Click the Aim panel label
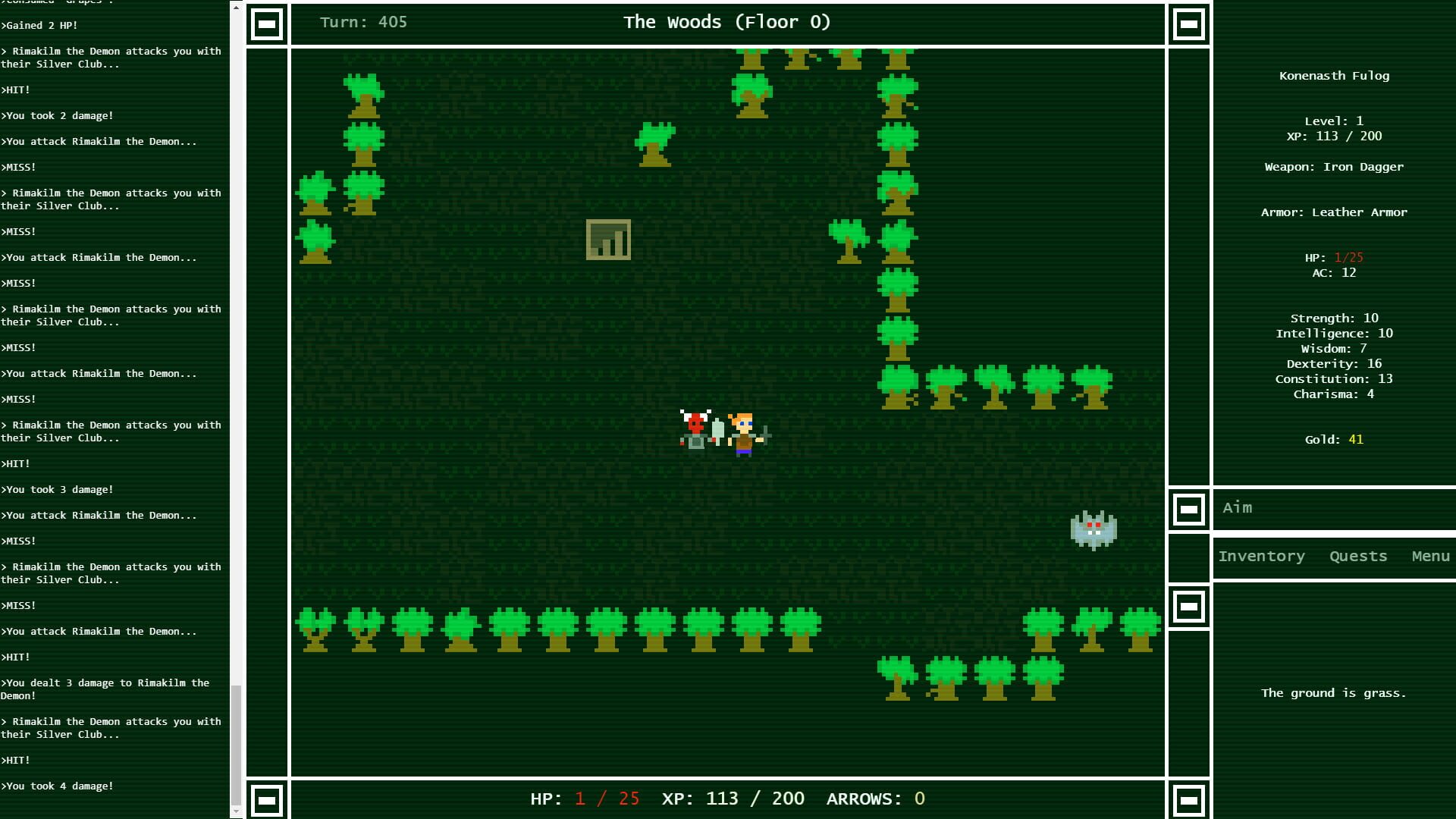Viewport: 1456px width, 819px height. tap(1238, 507)
